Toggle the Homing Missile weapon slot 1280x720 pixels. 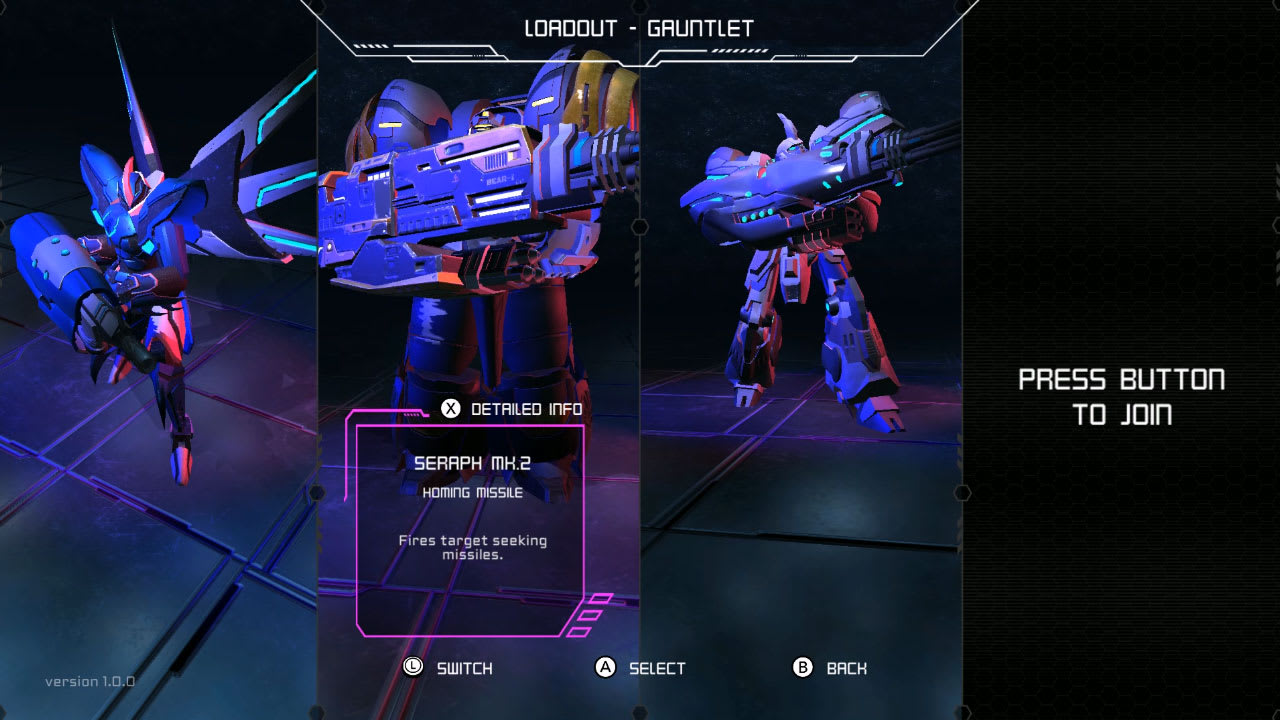coord(472,492)
